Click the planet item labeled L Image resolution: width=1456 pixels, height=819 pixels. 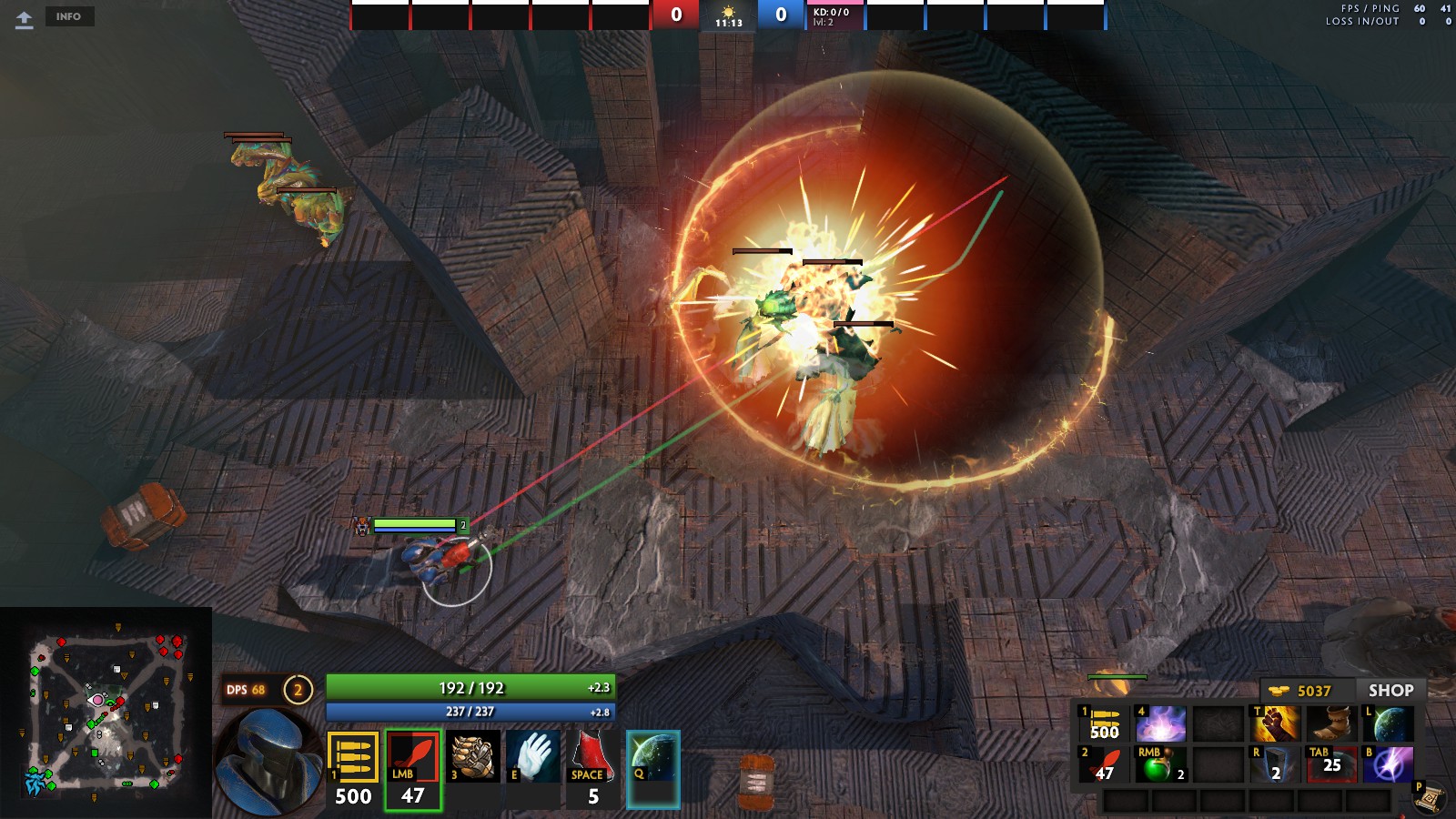coord(1388,724)
